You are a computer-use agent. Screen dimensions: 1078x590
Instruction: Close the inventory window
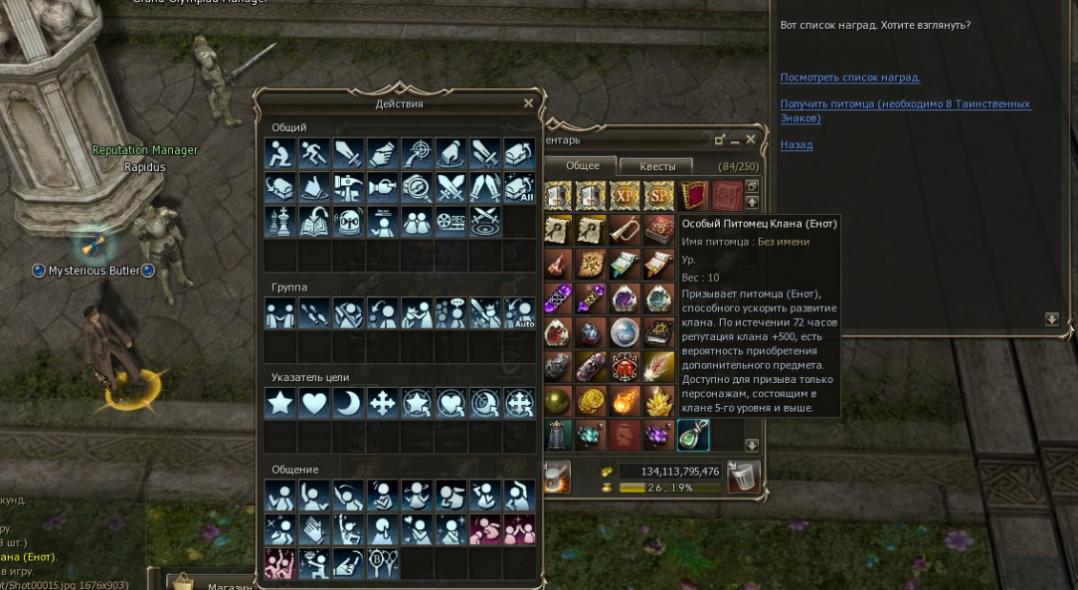pyautogui.click(x=751, y=140)
